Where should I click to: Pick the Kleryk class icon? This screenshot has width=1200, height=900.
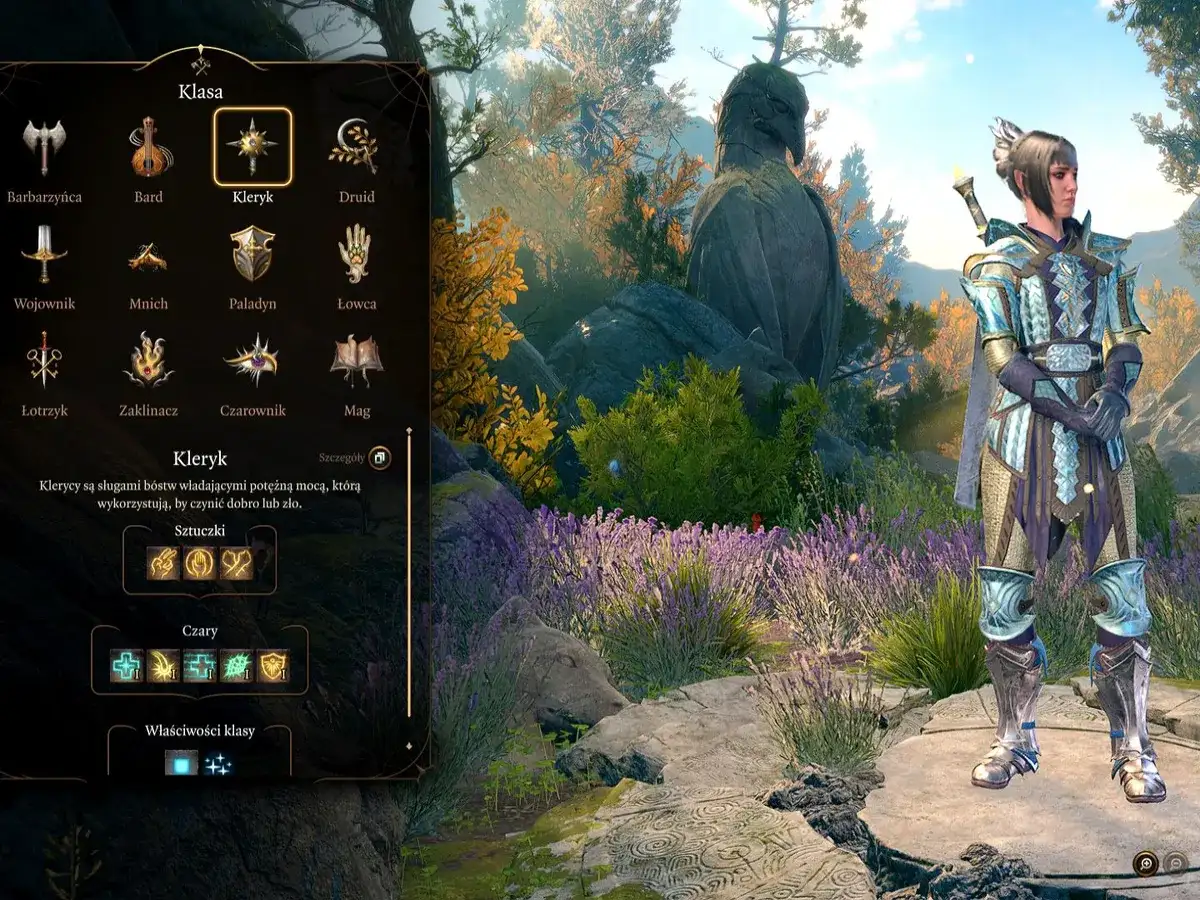(x=252, y=146)
